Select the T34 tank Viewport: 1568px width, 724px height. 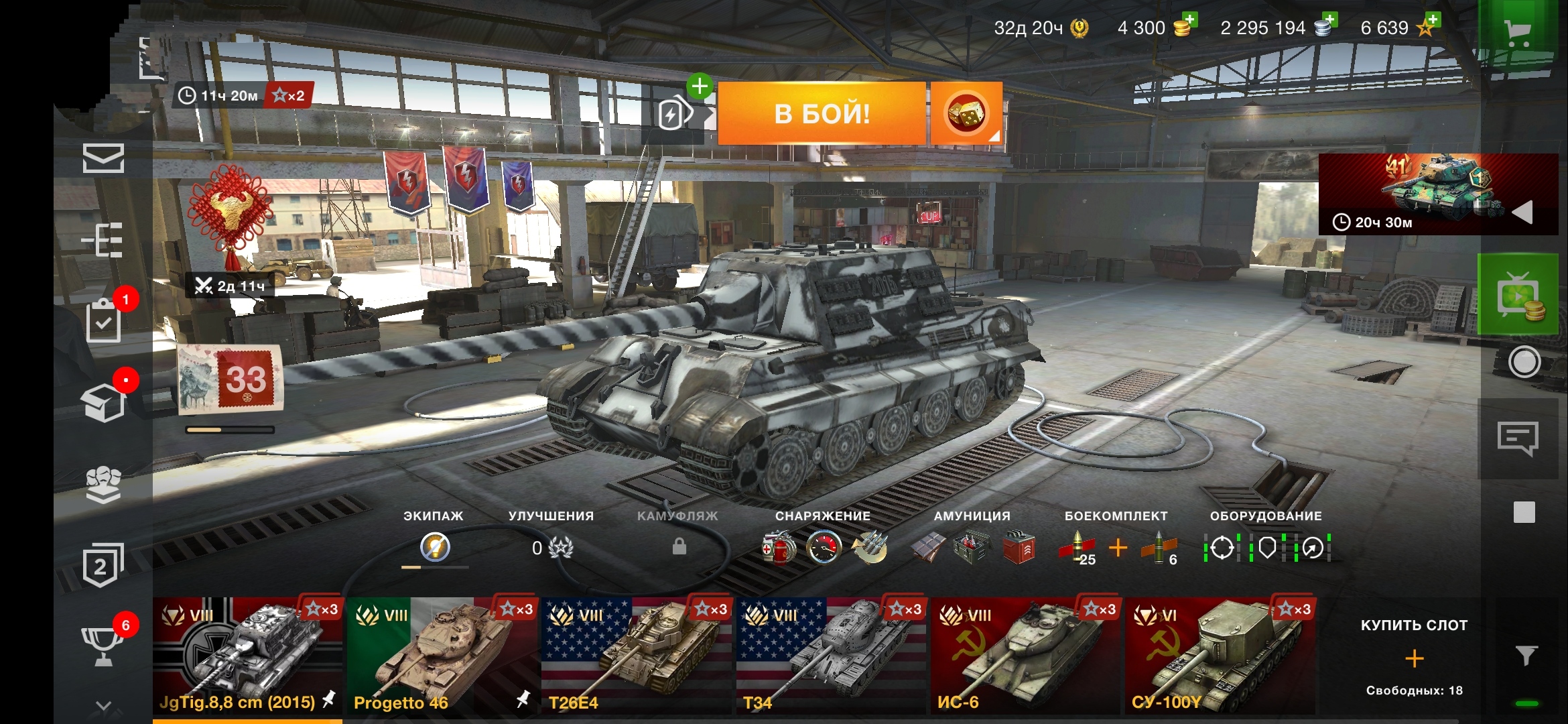point(831,656)
